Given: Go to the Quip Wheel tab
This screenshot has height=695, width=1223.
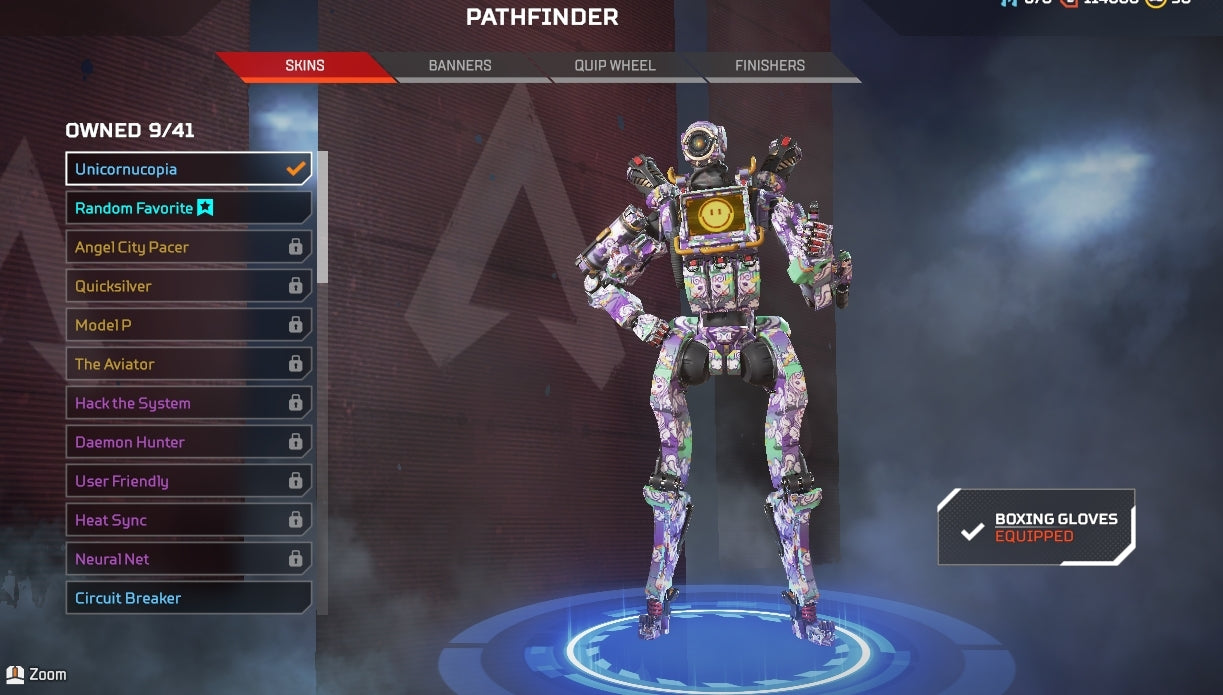Looking at the screenshot, I should (x=614, y=66).
